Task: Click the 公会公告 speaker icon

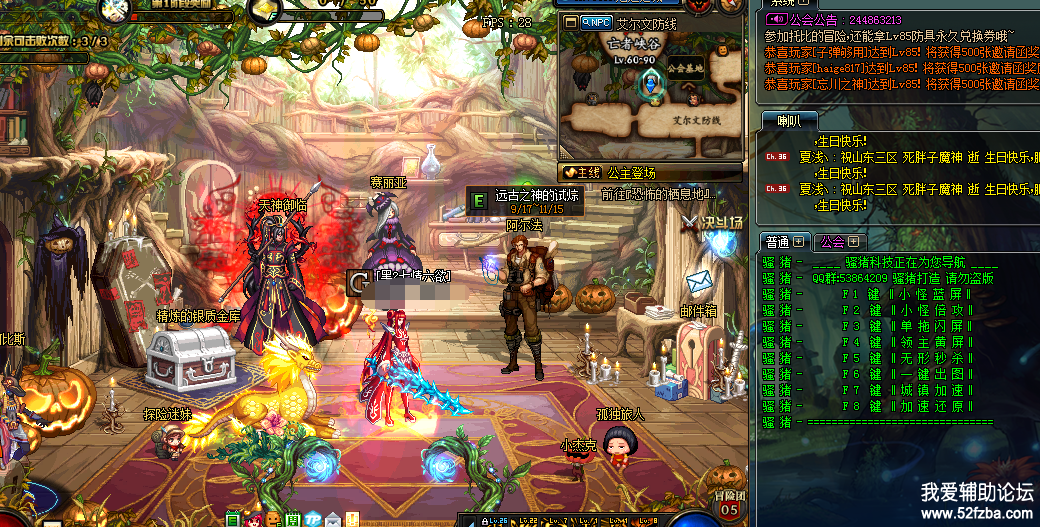Action: tap(776, 19)
